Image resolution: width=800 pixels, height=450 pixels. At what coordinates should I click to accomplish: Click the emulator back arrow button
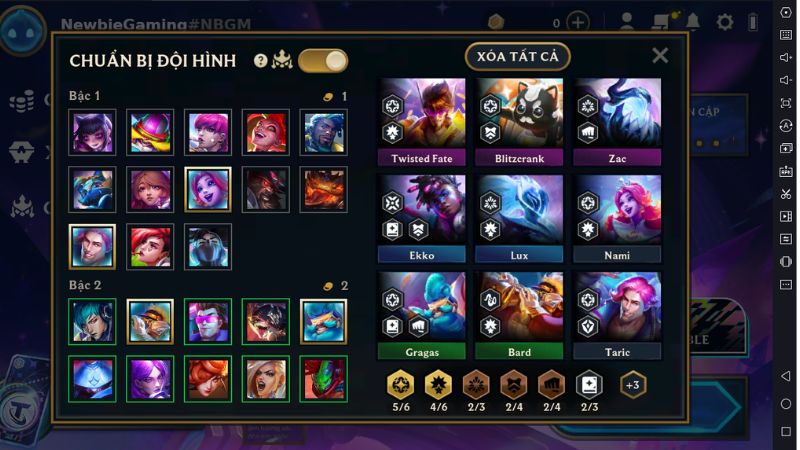click(x=786, y=376)
